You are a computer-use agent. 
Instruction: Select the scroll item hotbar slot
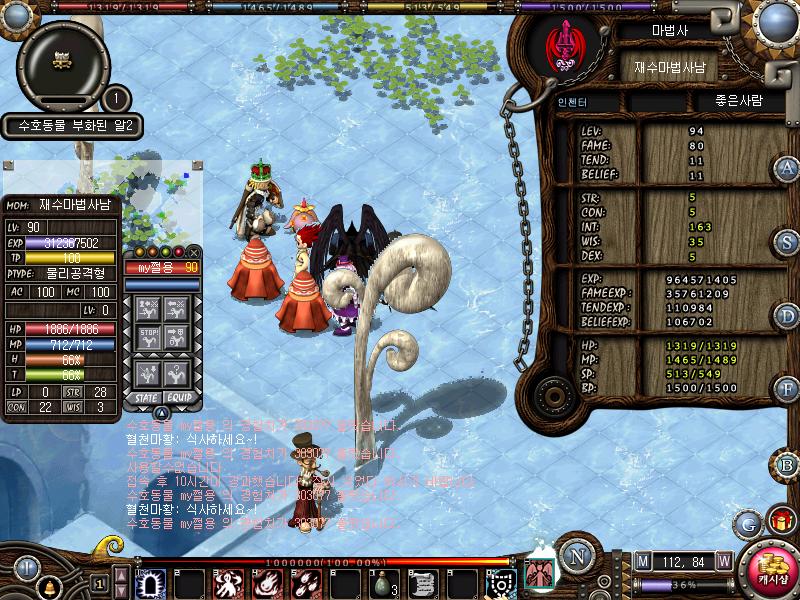[x=422, y=583]
